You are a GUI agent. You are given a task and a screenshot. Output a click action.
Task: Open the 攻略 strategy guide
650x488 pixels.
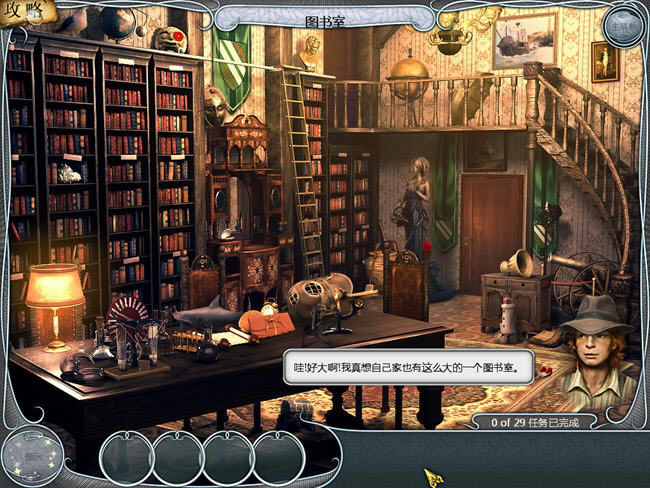coord(22,13)
